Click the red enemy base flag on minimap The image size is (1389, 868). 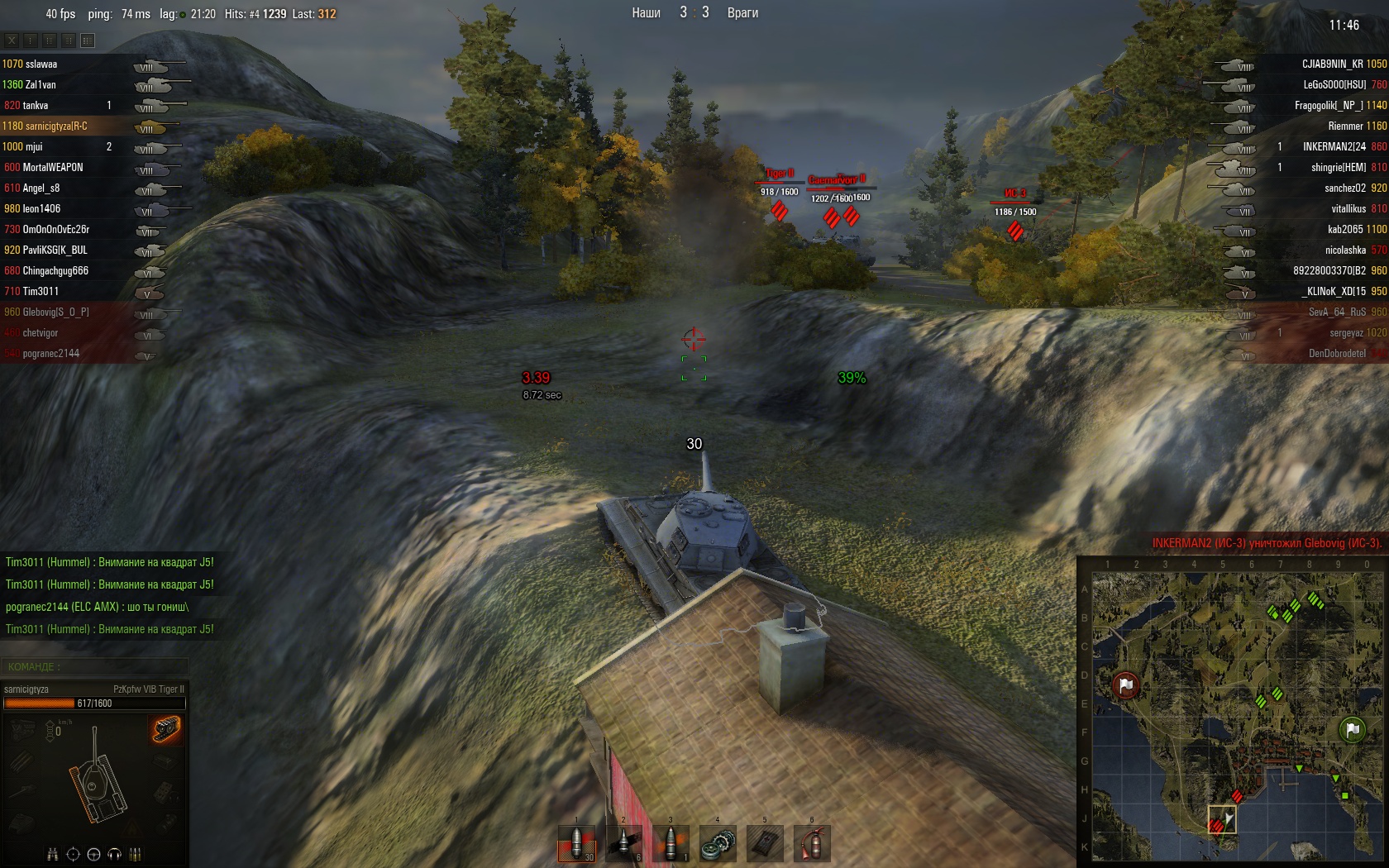(x=1125, y=685)
